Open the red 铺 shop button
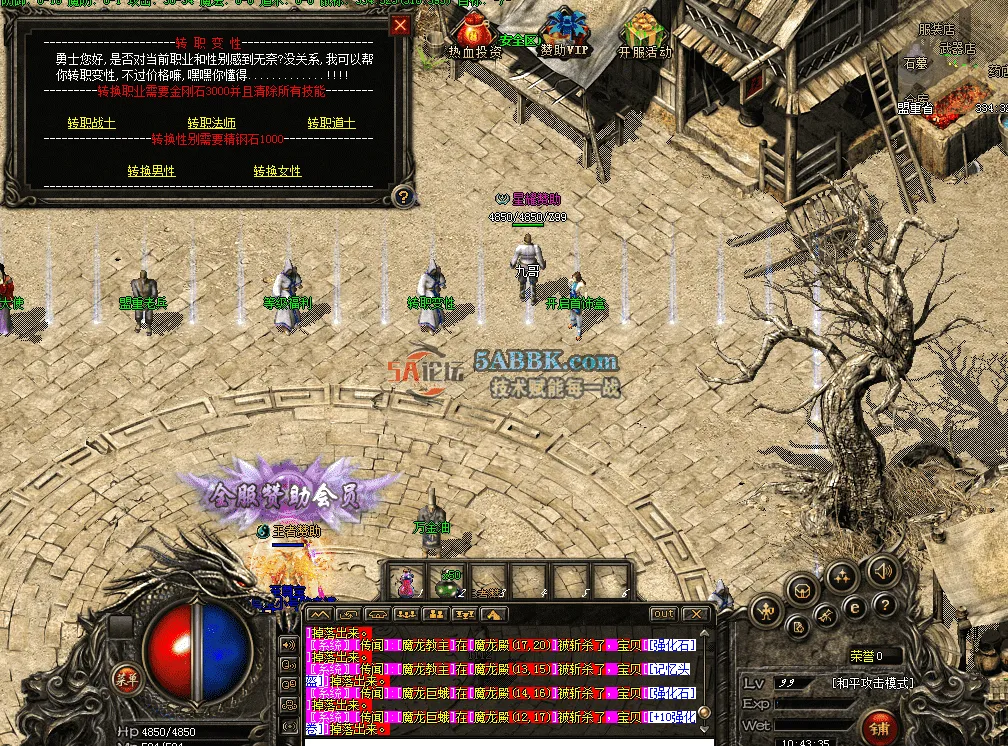The height and width of the screenshot is (746, 1008). point(879,724)
